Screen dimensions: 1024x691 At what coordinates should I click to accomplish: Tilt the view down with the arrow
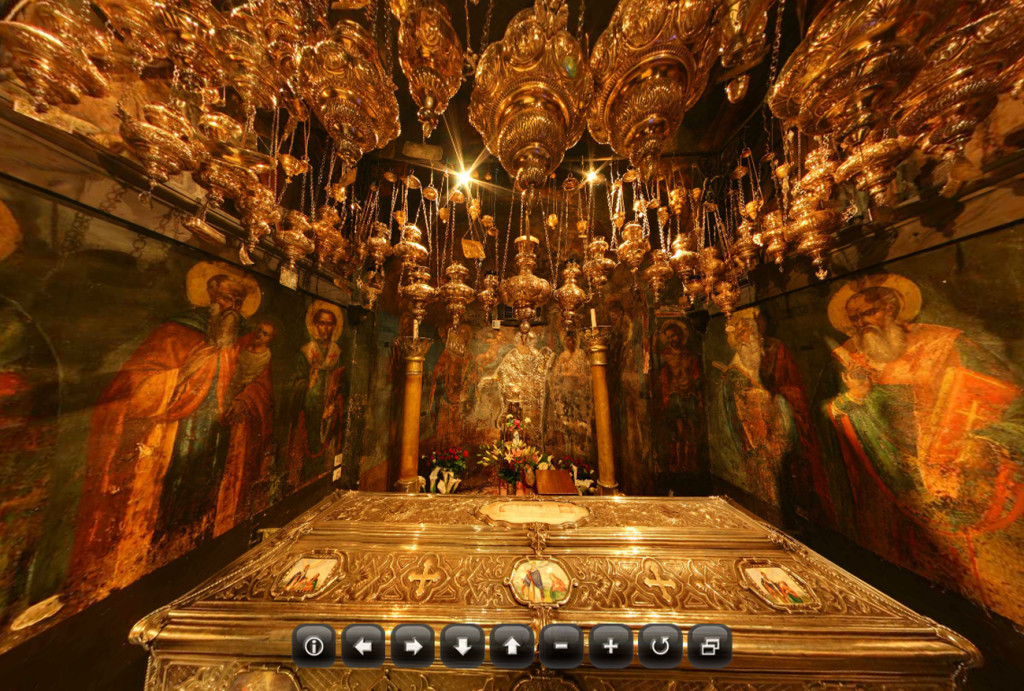(x=462, y=646)
